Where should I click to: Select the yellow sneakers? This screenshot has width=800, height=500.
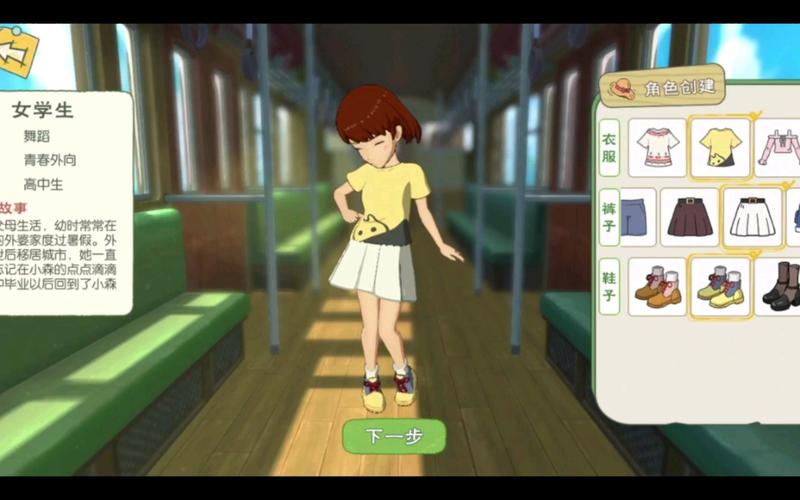point(720,287)
